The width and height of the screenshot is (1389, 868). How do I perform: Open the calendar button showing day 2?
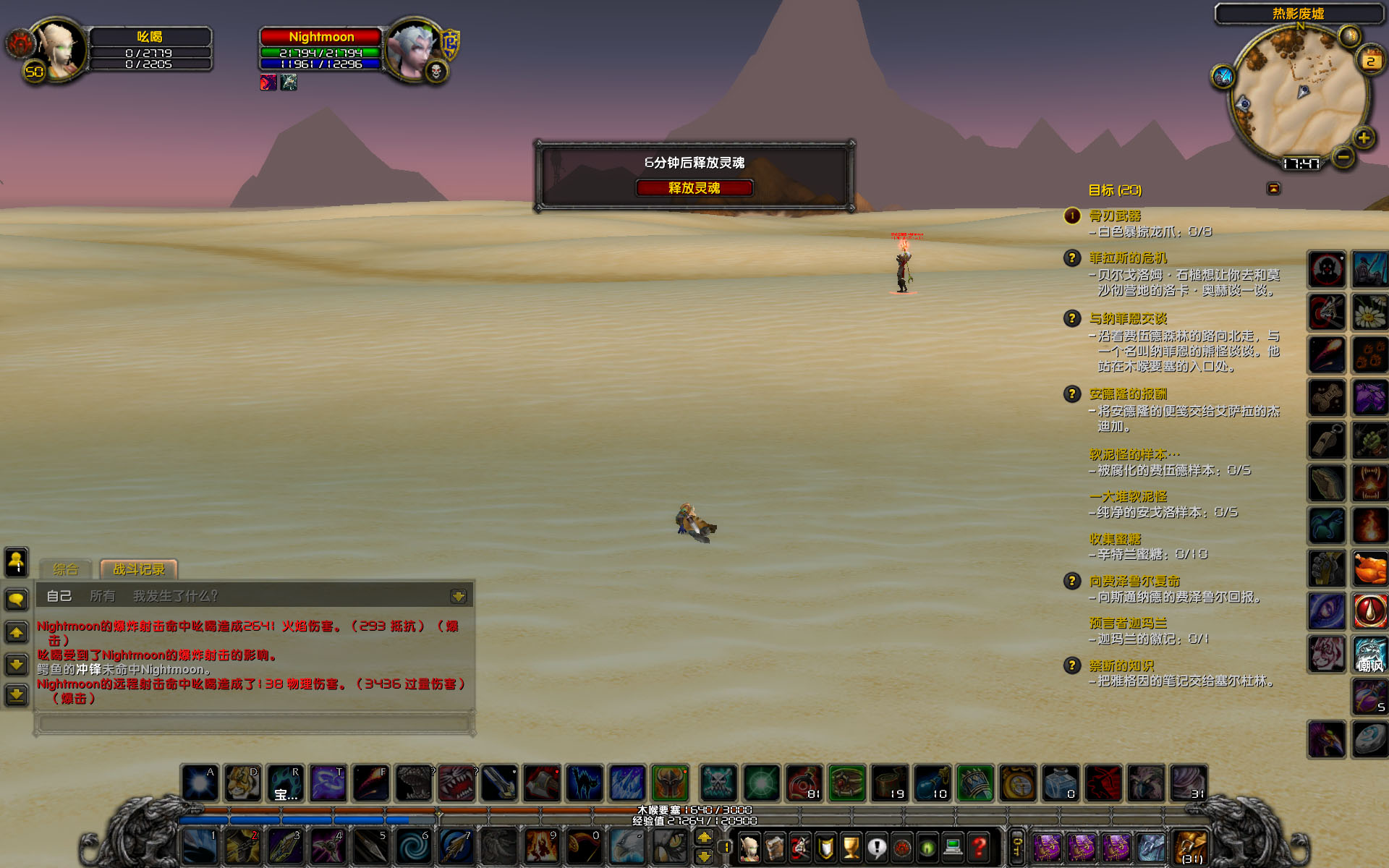pyautogui.click(x=1370, y=60)
